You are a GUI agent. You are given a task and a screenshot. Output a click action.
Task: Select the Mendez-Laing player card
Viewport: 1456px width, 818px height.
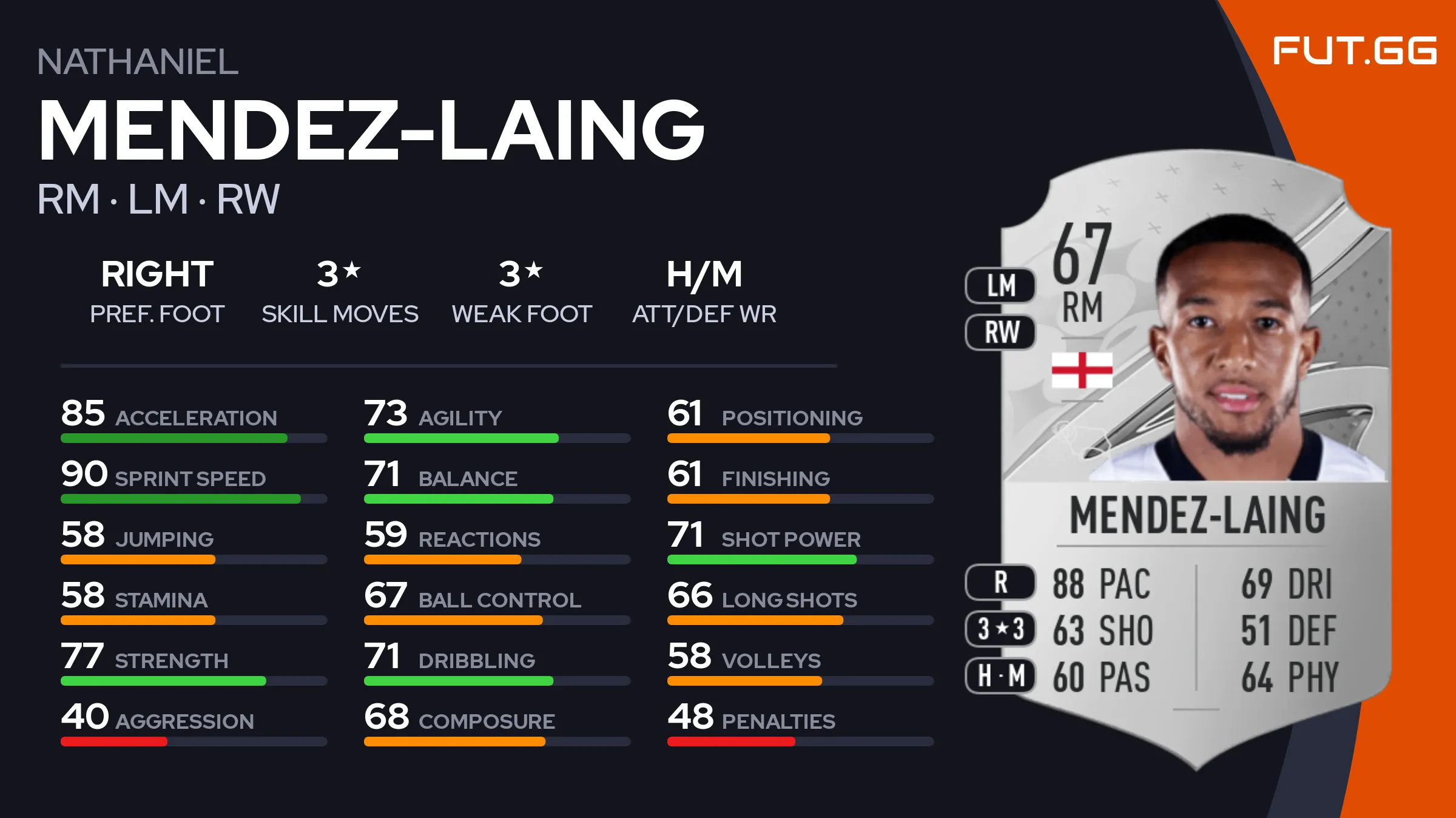[x=1195, y=461]
